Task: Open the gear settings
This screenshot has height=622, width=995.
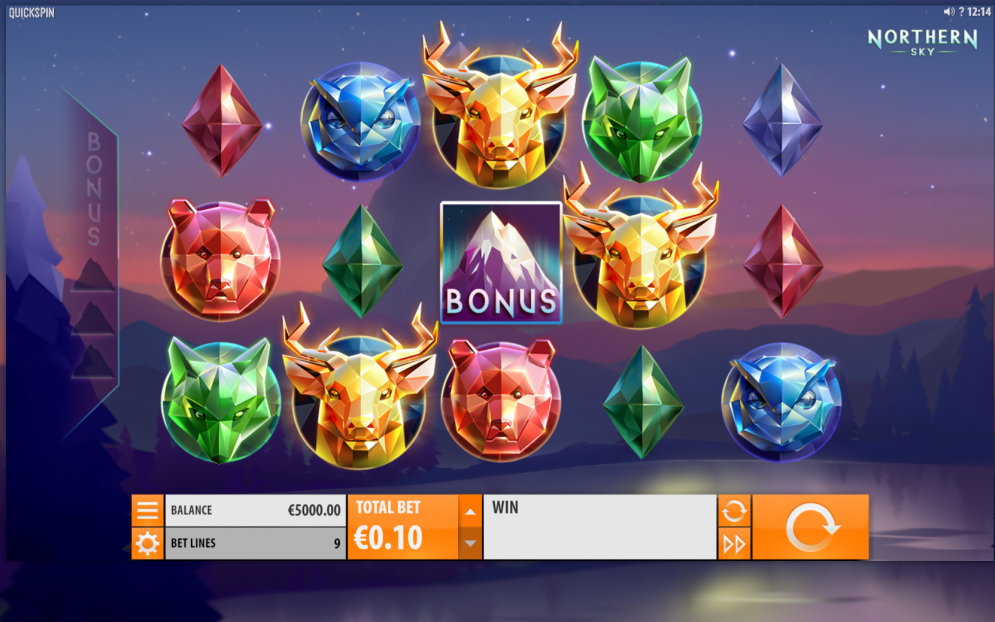Action: pyautogui.click(x=147, y=544)
